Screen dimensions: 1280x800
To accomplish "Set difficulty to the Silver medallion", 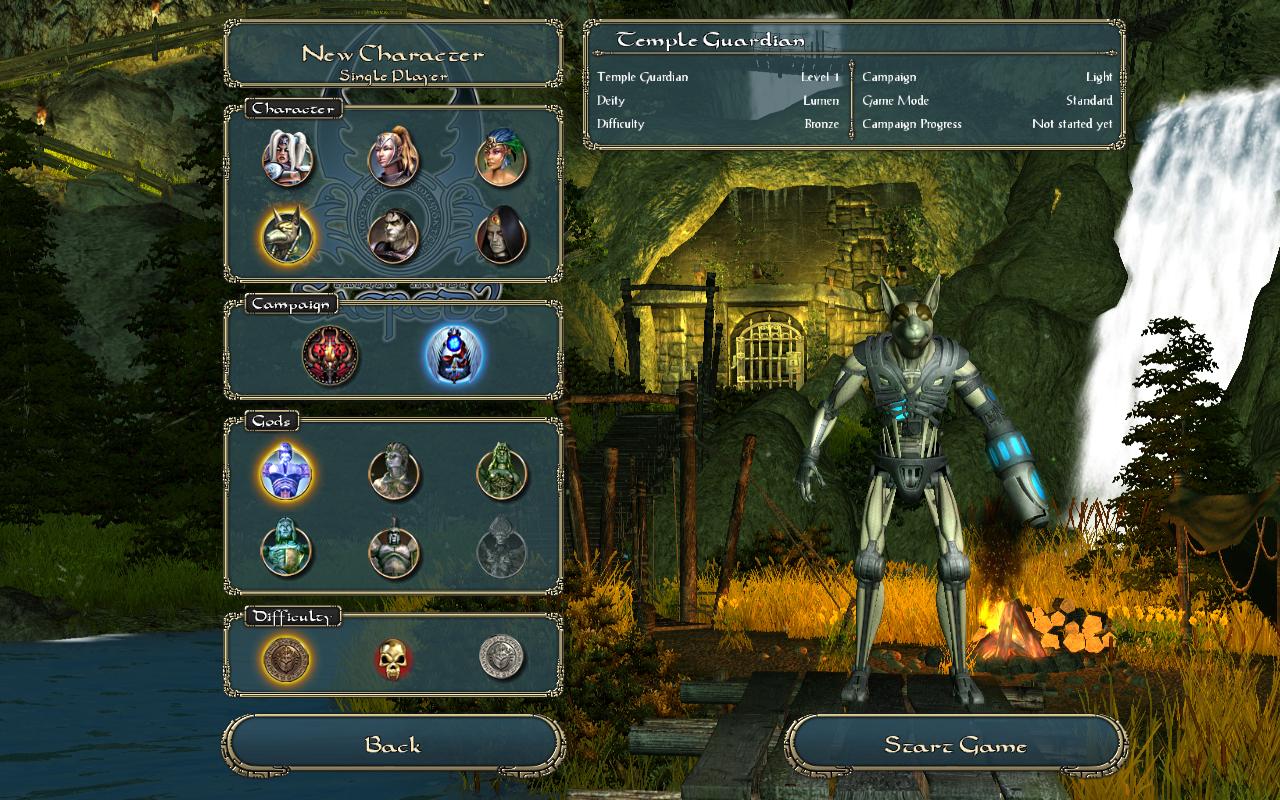I will click(x=501, y=658).
